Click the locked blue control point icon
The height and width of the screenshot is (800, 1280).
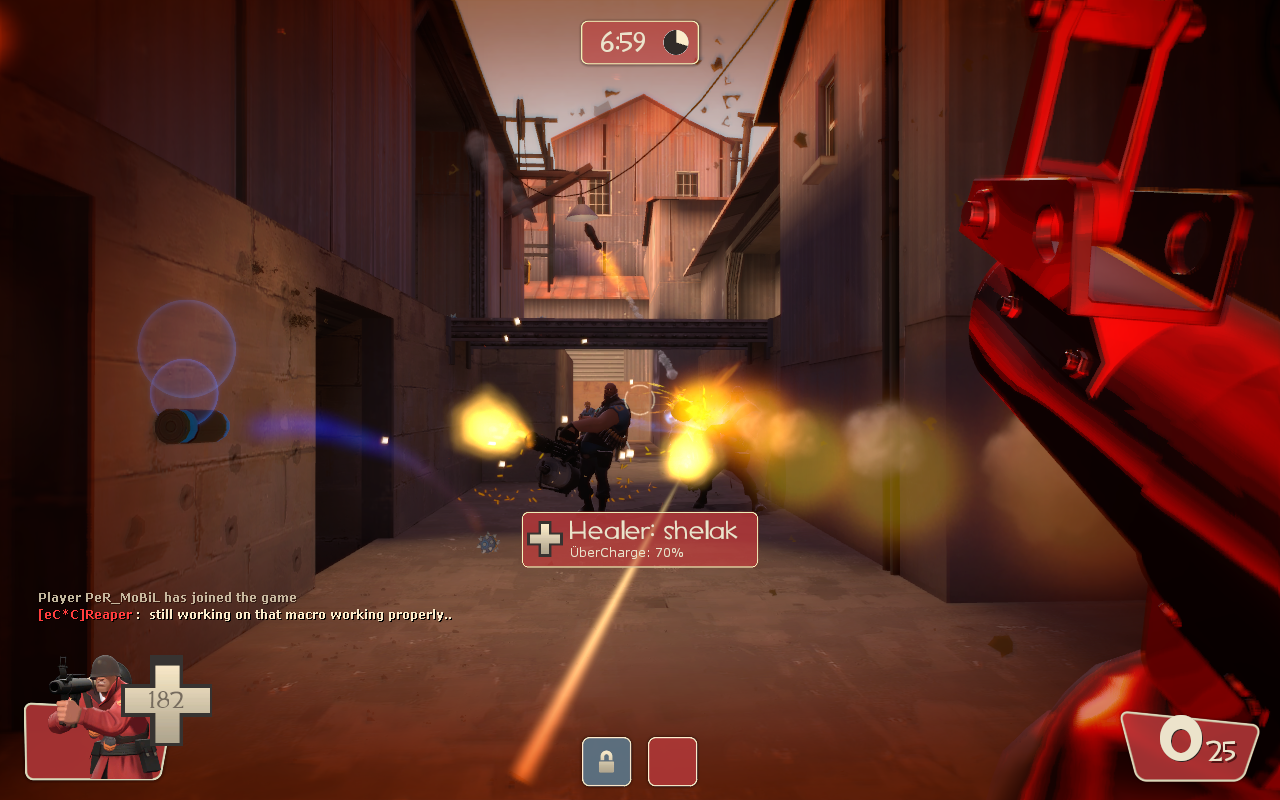click(x=606, y=761)
